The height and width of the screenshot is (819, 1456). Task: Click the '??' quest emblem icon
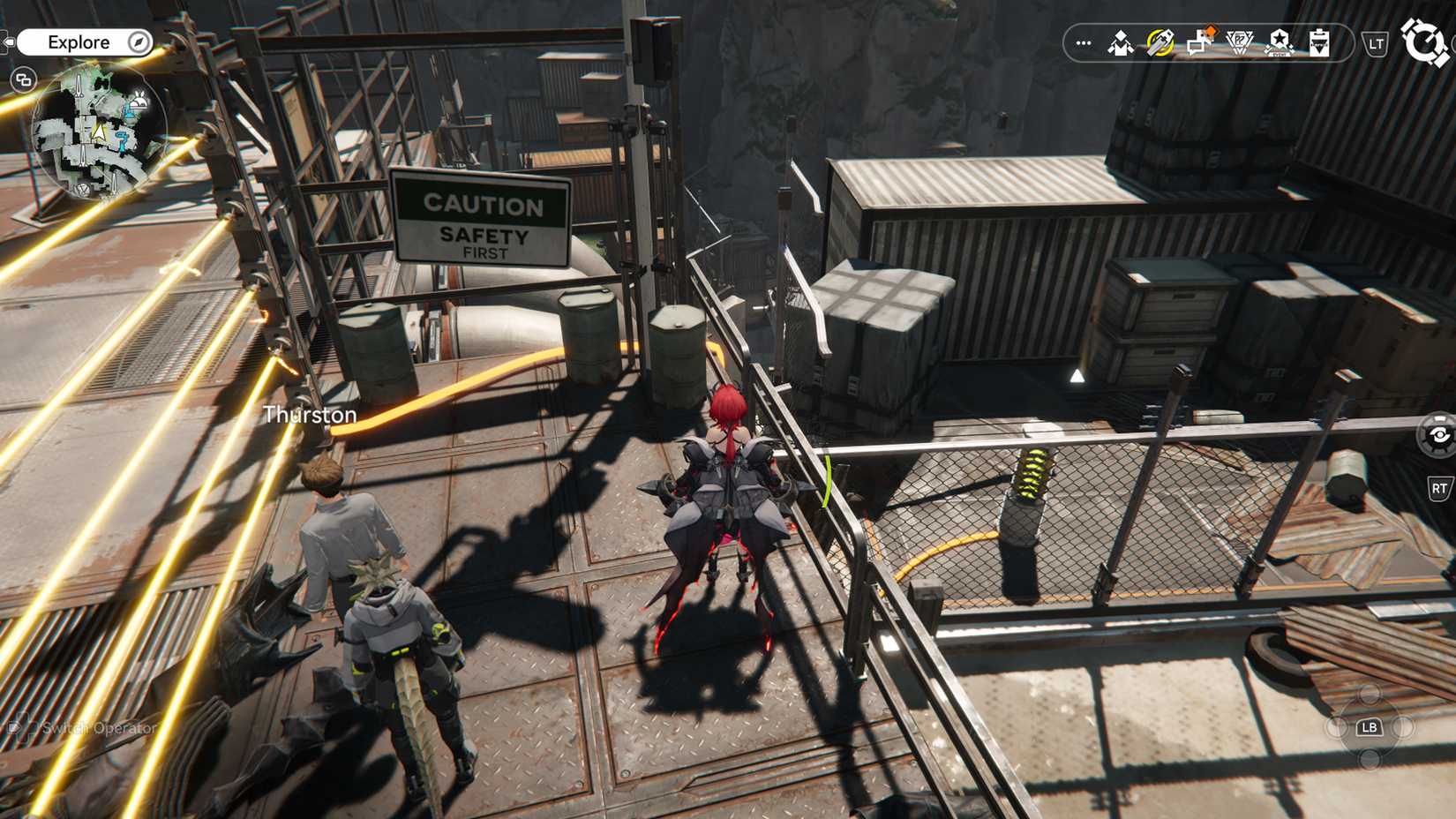coord(1239,41)
